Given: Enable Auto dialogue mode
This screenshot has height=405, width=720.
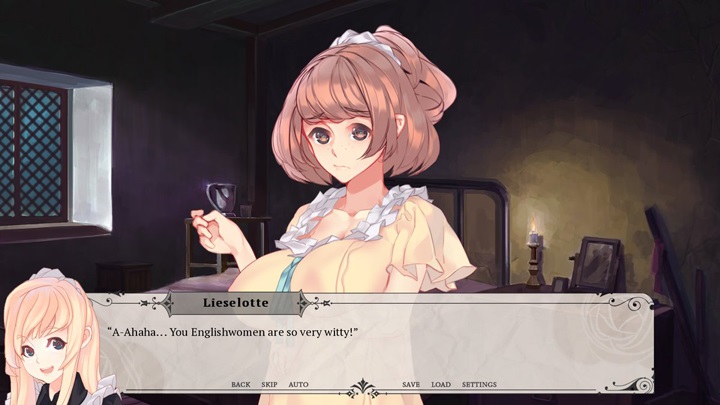Looking at the screenshot, I should (298, 385).
